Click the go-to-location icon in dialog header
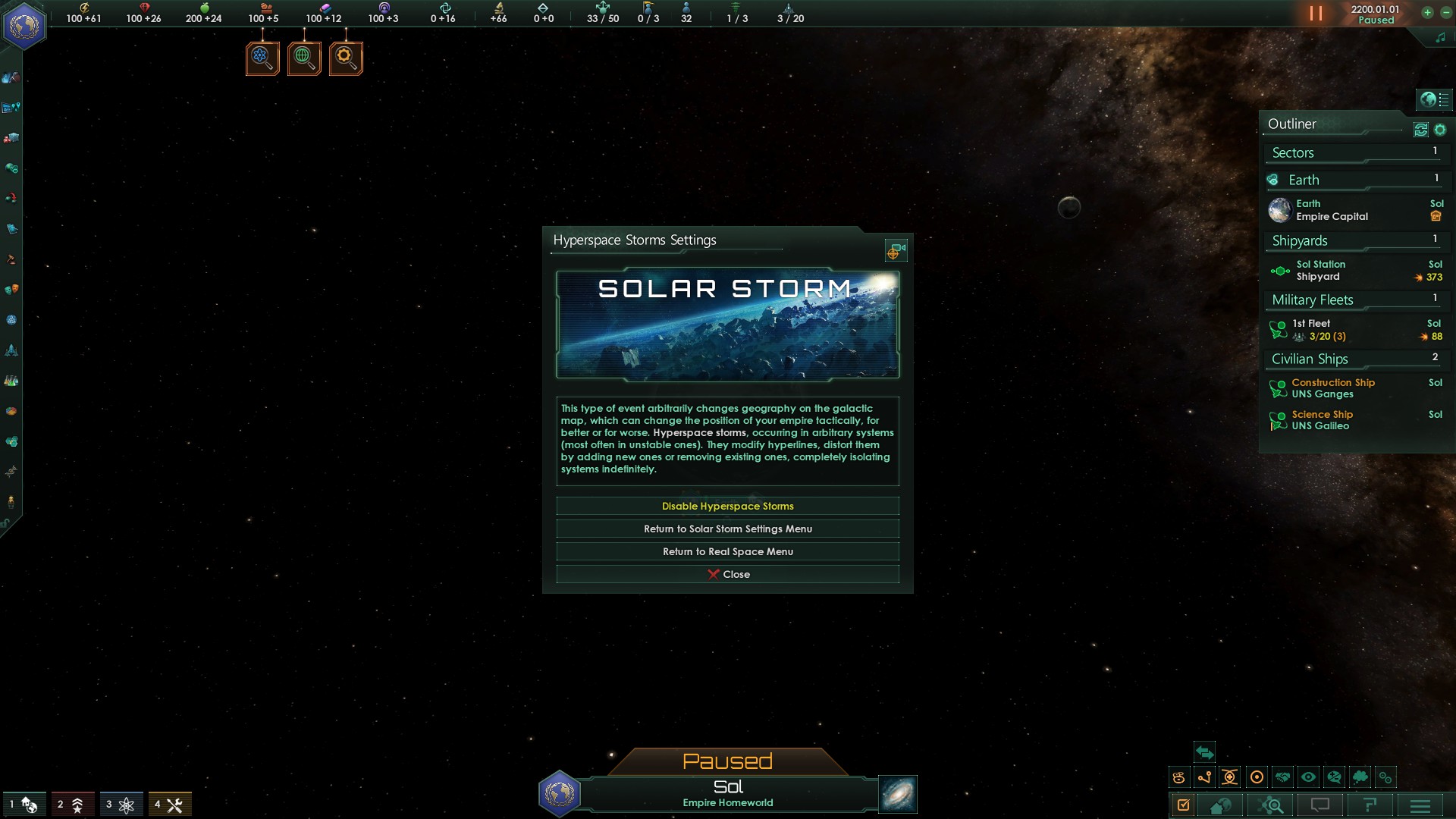The height and width of the screenshot is (819, 1456). (x=896, y=250)
